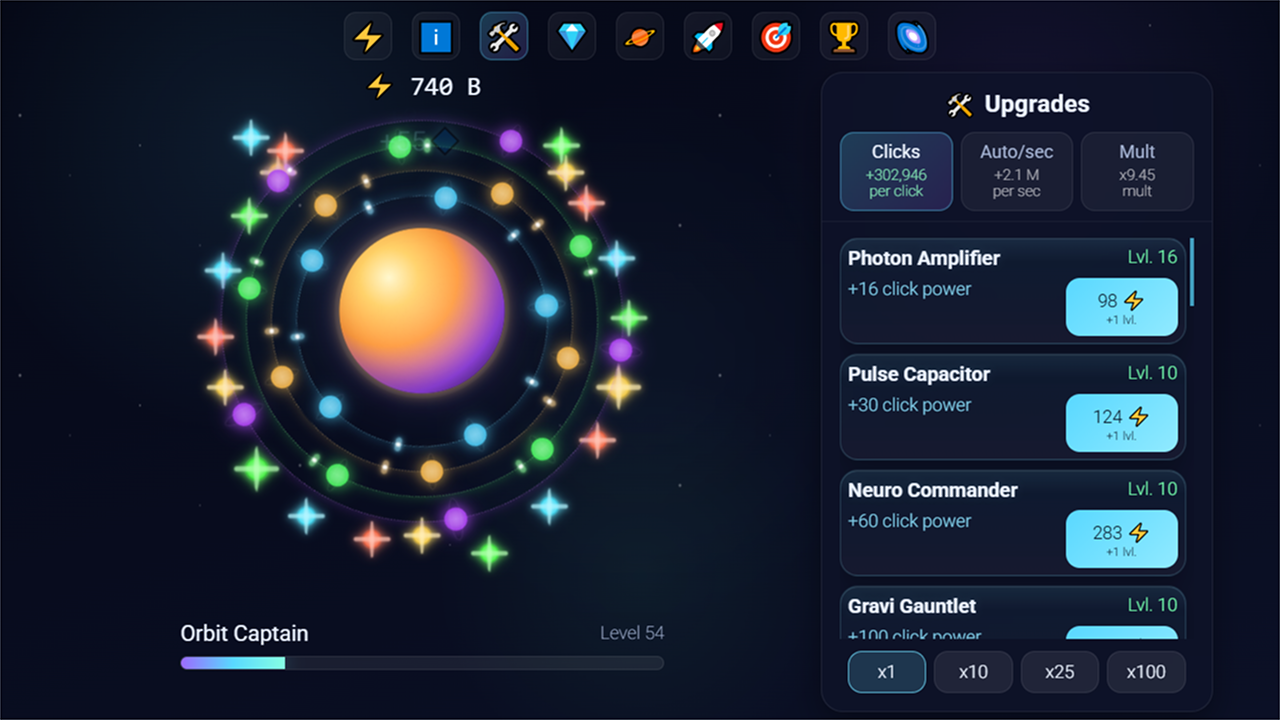Open the info panel icon
The image size is (1280, 720).
click(x=435, y=36)
